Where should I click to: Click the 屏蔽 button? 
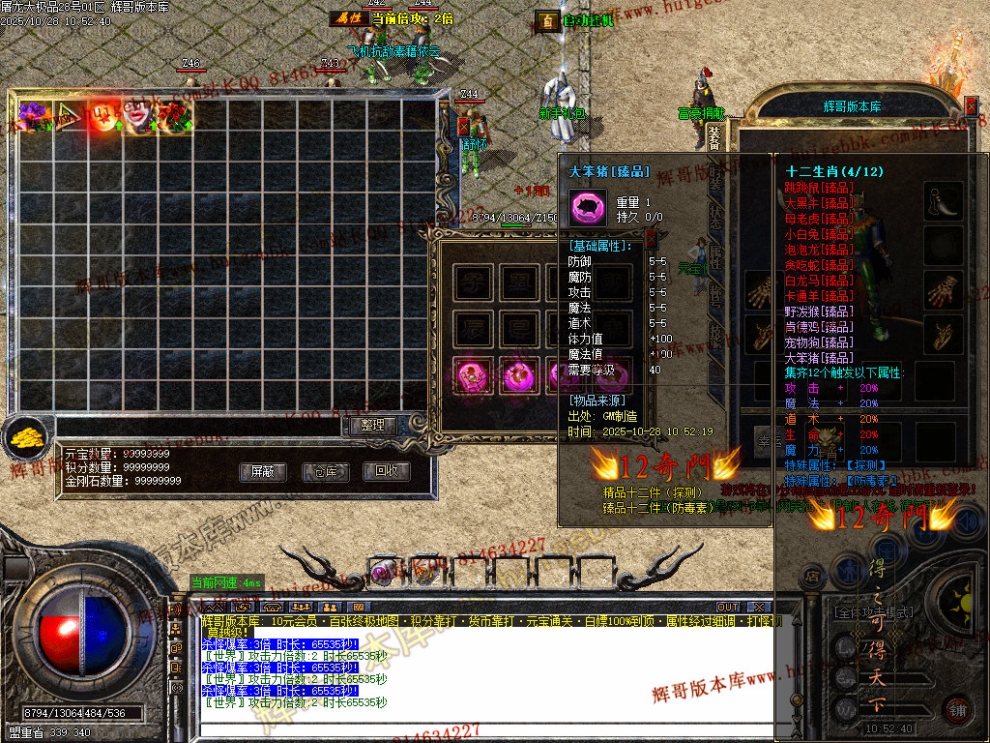pos(262,472)
